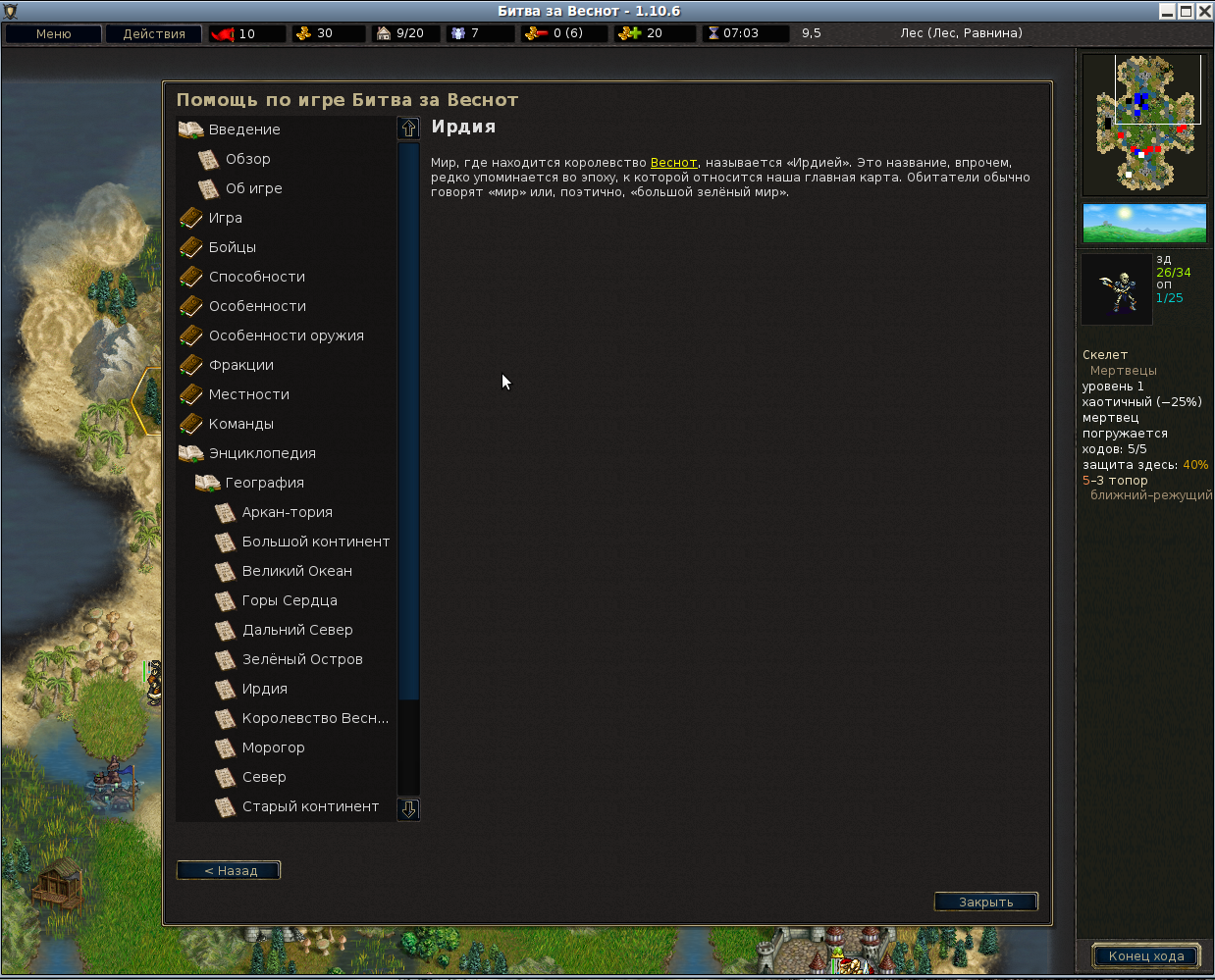Expand the Фракции section
Image resolution: width=1215 pixels, height=980 pixels.
pos(240,365)
